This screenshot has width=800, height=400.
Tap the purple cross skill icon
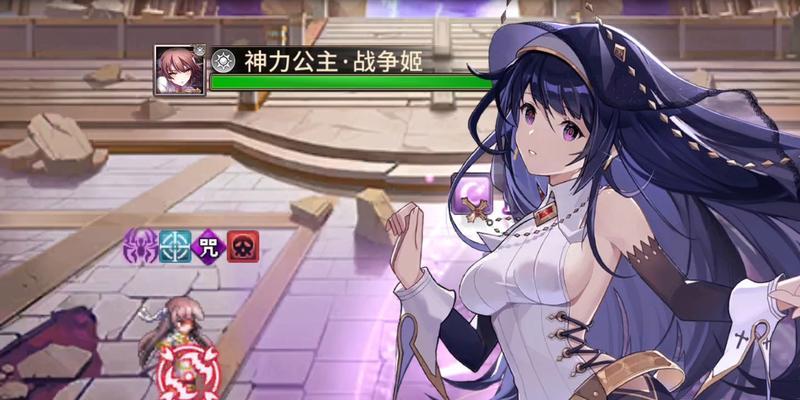click(468, 193)
